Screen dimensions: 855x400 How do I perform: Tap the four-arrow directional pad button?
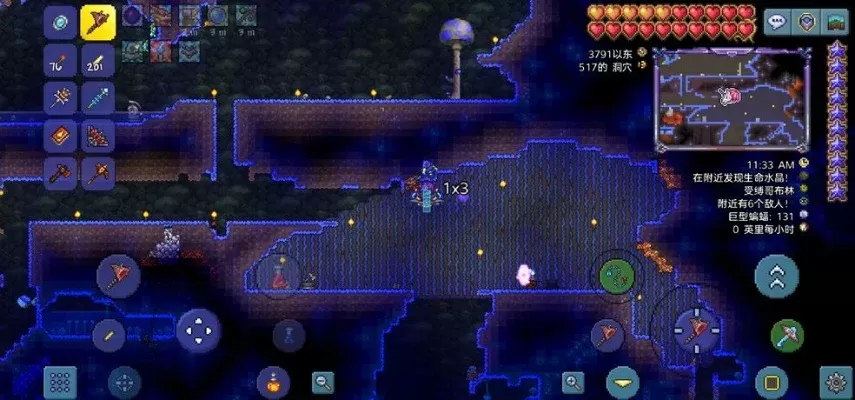(198, 330)
